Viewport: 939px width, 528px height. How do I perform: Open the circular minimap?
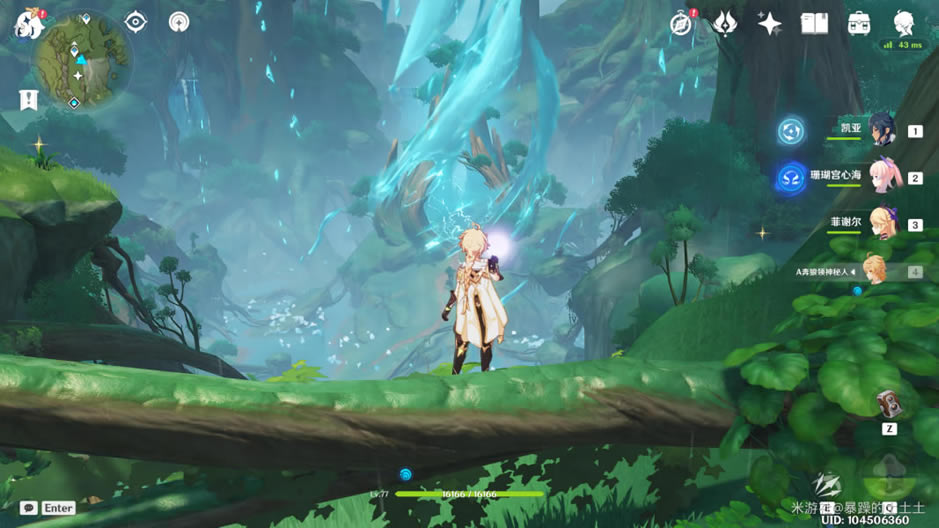click(x=81, y=60)
